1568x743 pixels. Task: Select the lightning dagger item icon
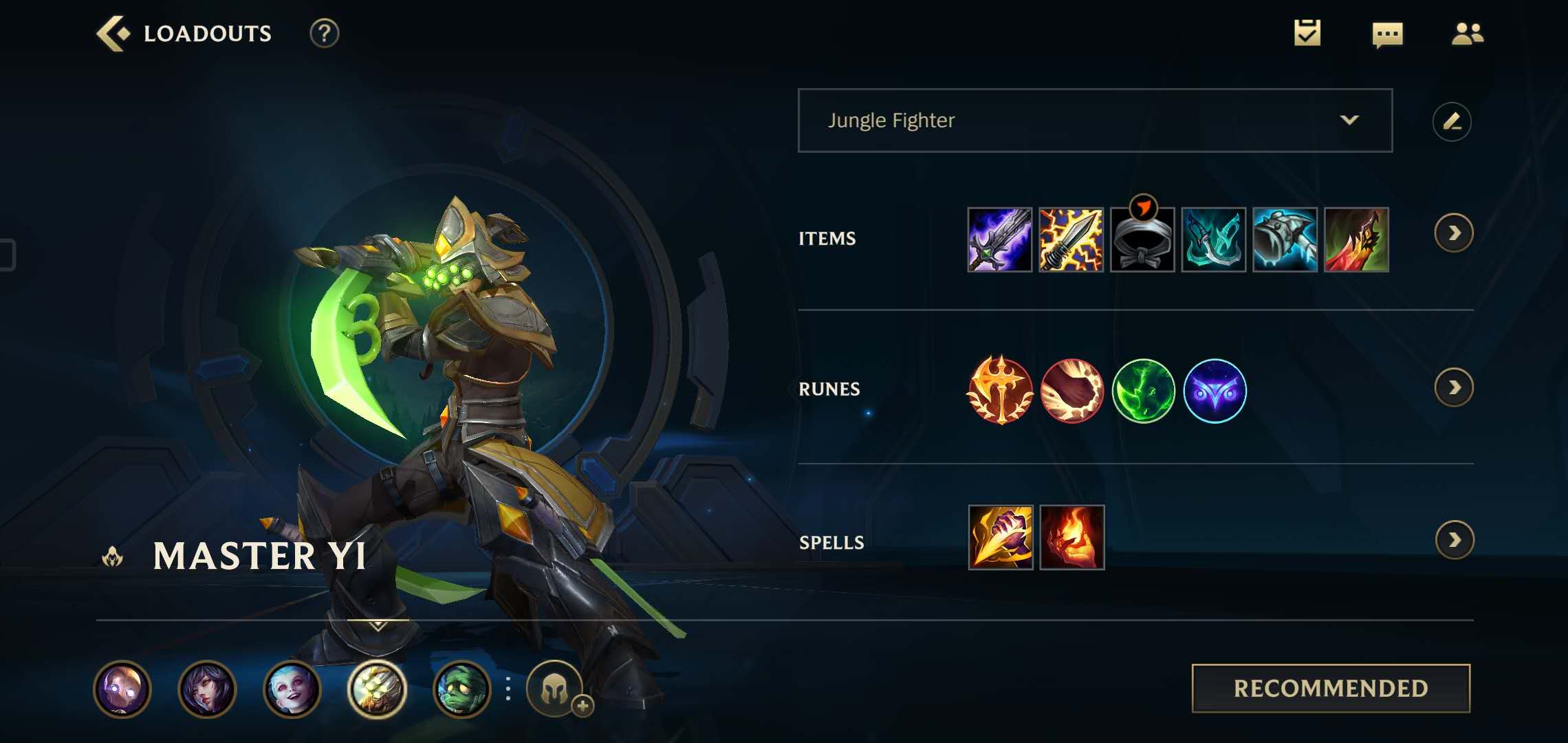click(1071, 239)
